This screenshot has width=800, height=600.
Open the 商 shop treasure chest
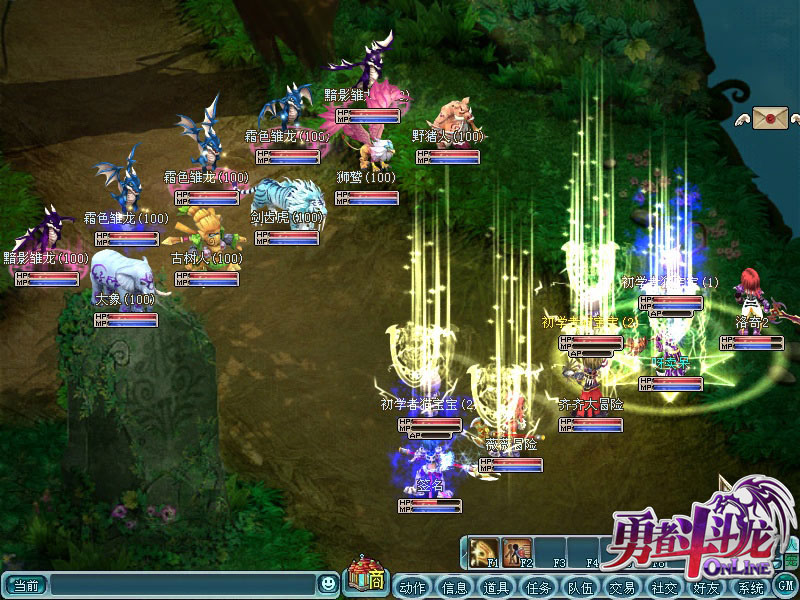[x=366, y=578]
